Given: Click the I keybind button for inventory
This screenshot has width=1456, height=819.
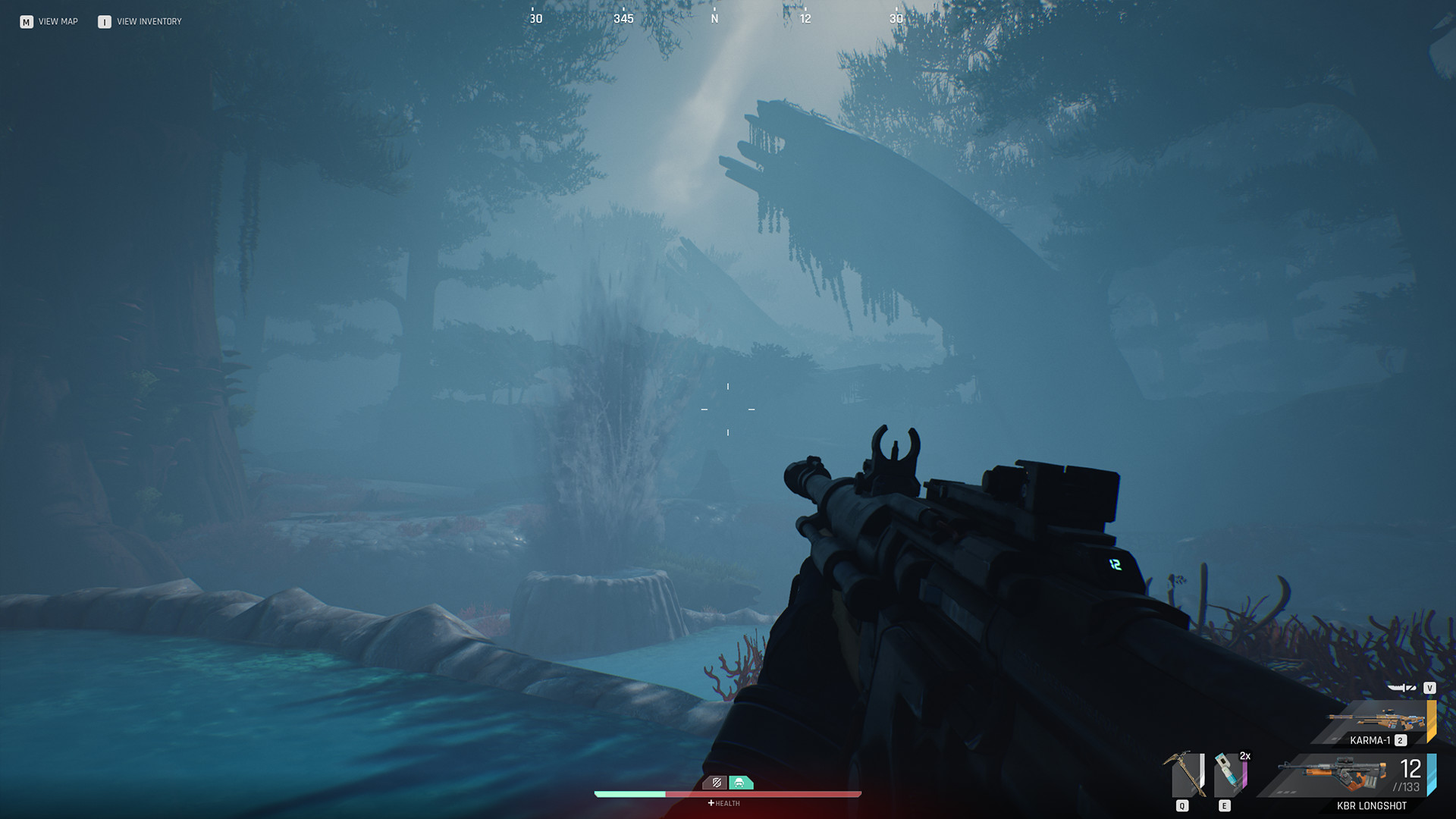Looking at the screenshot, I should [103, 21].
